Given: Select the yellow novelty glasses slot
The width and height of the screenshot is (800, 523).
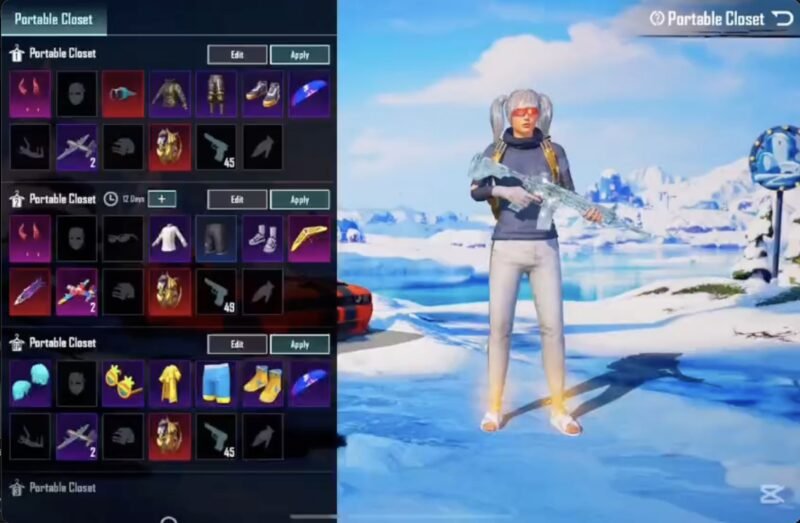Looking at the screenshot, I should click(123, 383).
